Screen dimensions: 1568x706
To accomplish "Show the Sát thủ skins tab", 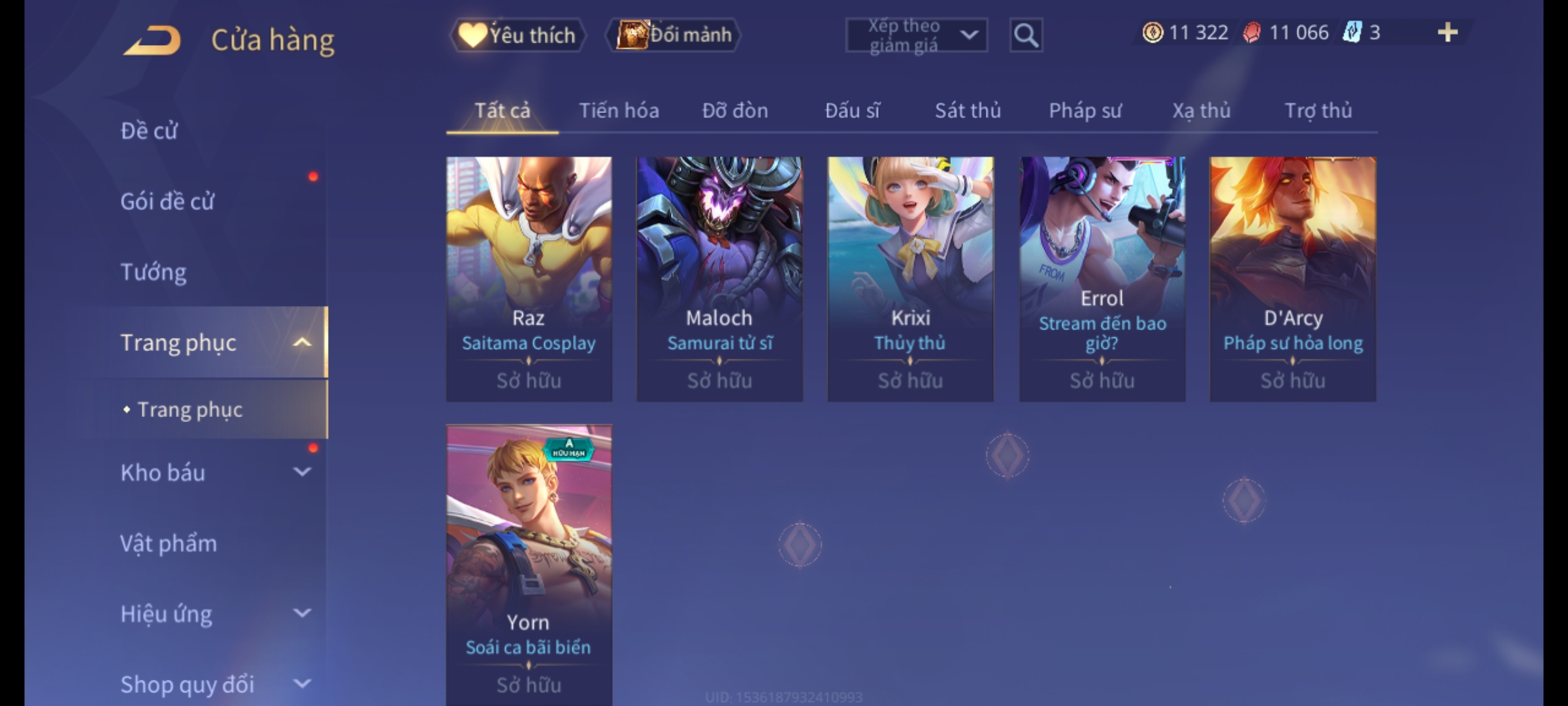I will click(x=968, y=111).
